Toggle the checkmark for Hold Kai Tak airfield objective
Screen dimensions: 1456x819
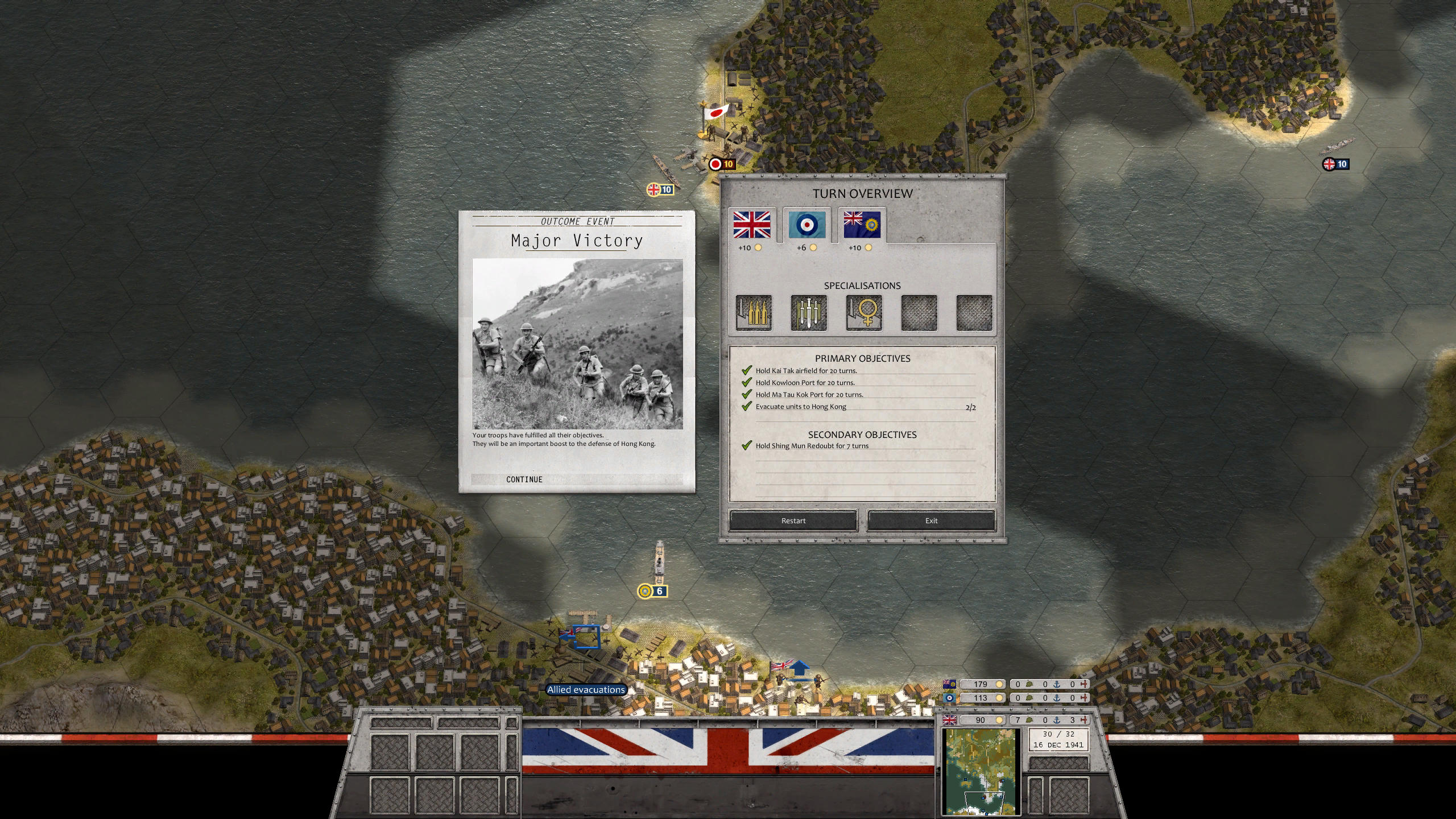click(746, 370)
